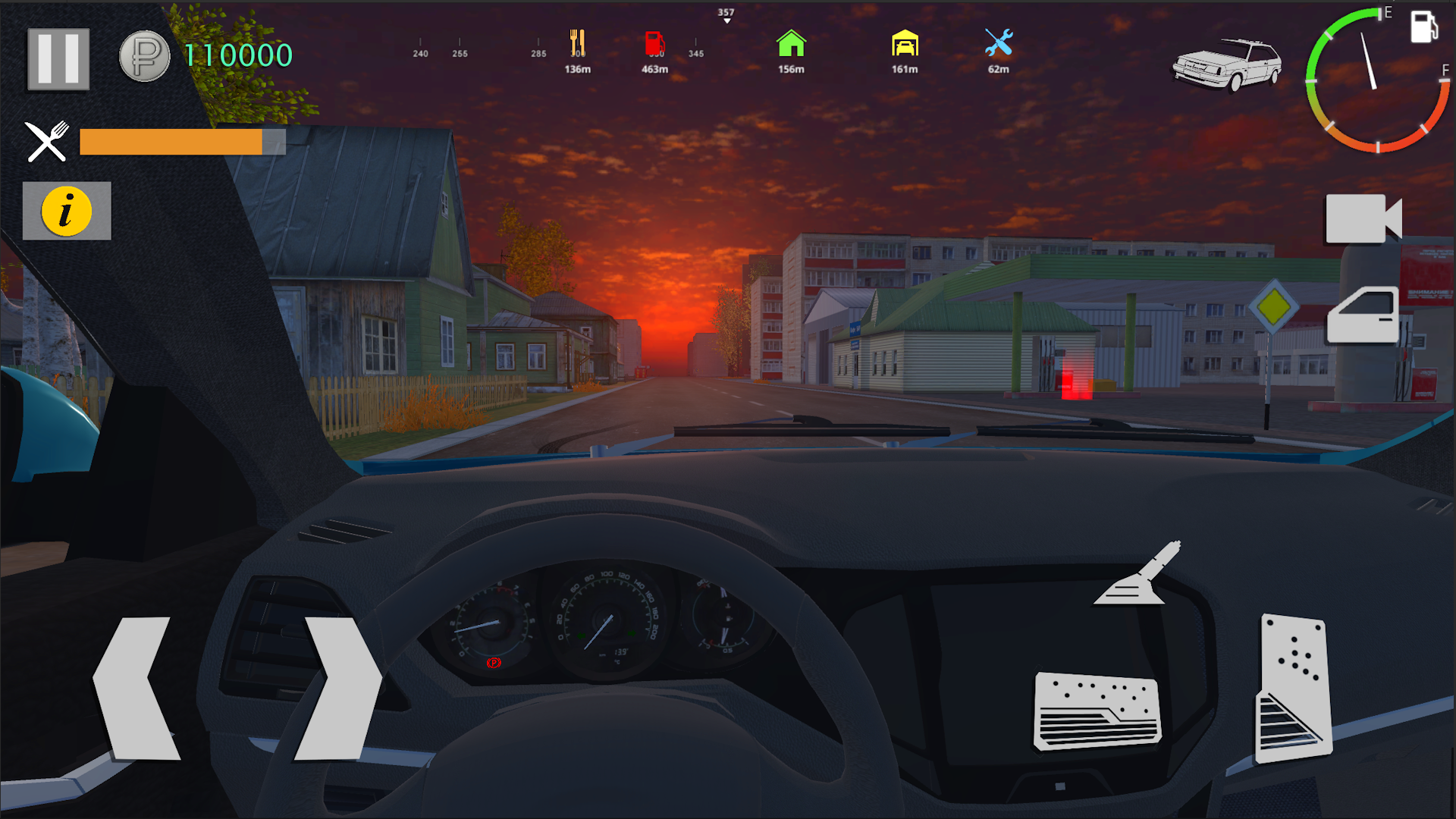Click the fork and knife hunger icon
Screen dimensions: 1456x819
pyautogui.click(x=45, y=140)
